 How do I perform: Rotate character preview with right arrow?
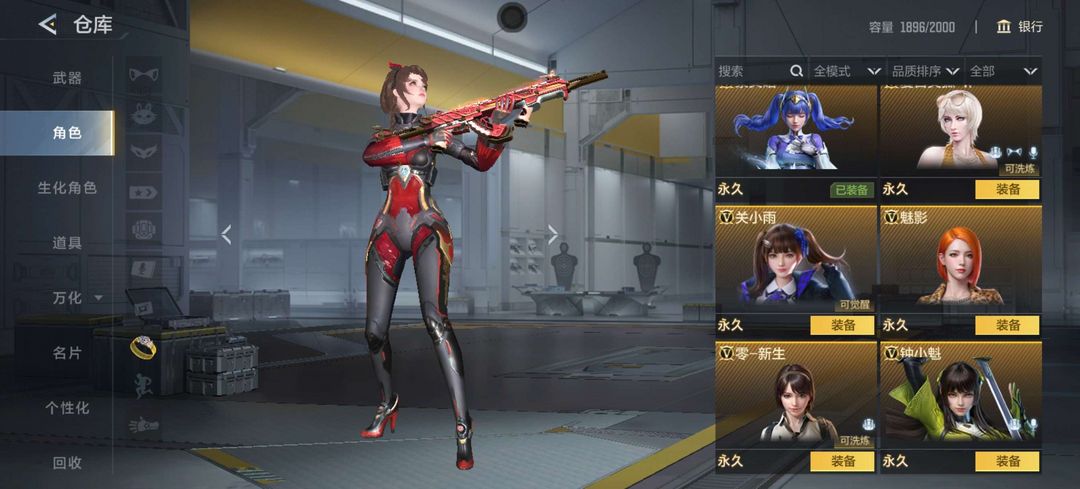[x=553, y=235]
